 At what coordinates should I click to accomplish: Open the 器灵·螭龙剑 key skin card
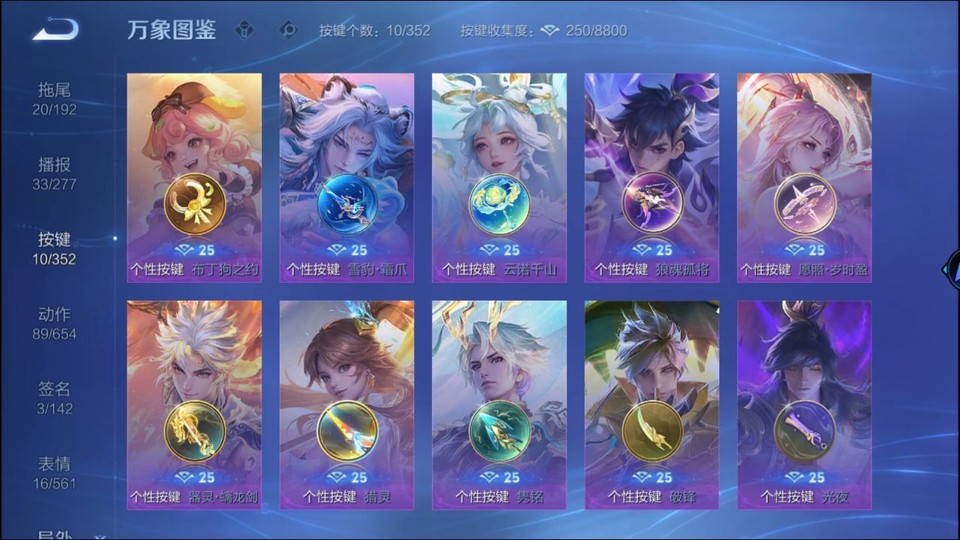coord(194,404)
